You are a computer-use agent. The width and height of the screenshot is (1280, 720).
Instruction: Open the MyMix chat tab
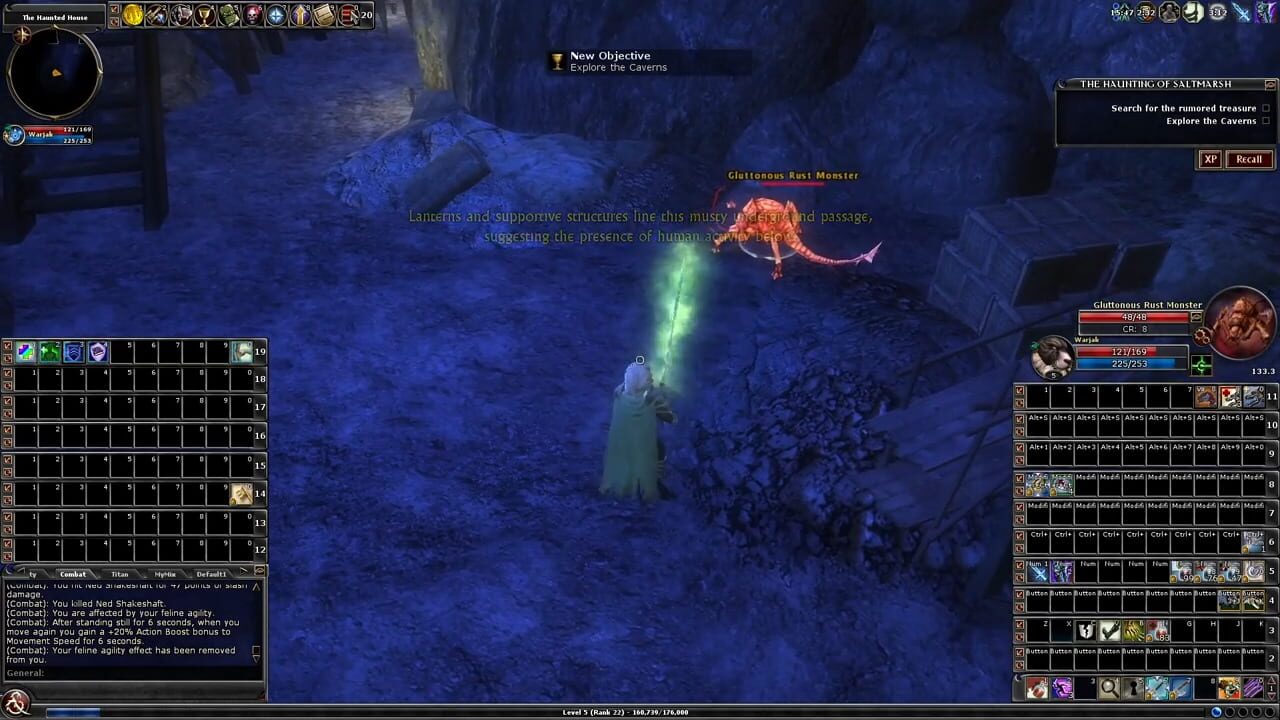[165, 574]
